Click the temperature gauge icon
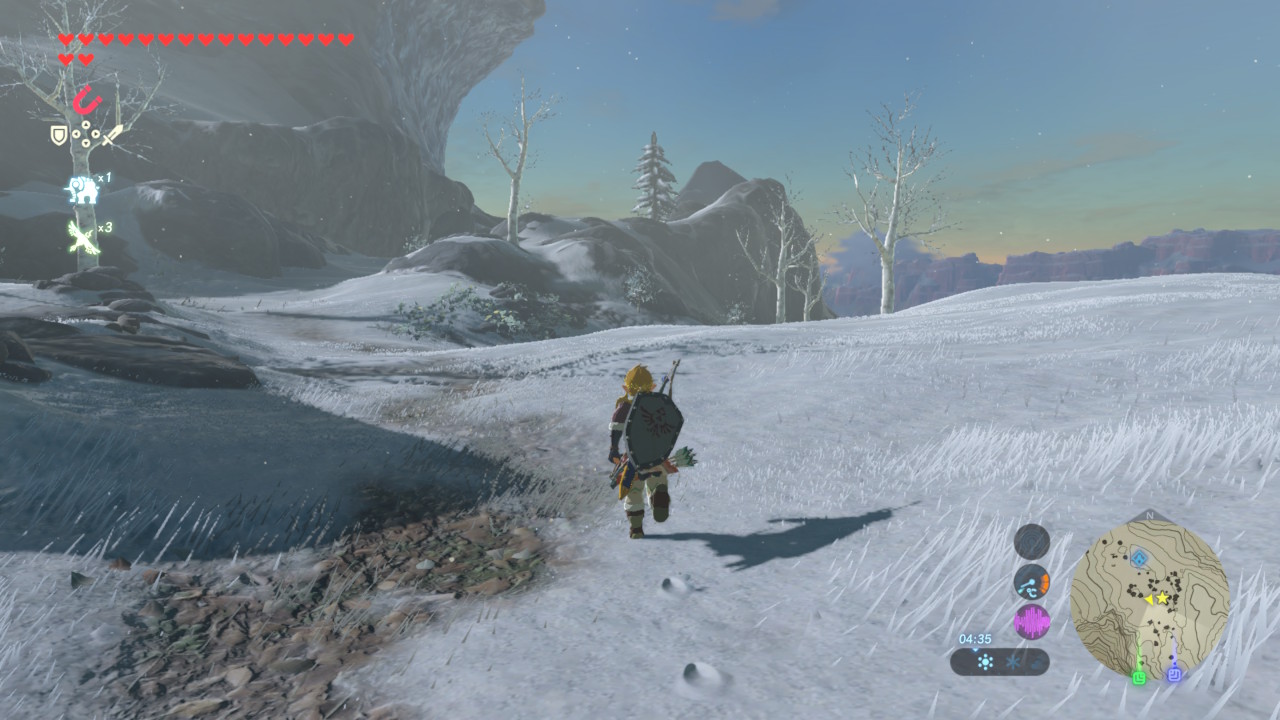 click(1031, 582)
